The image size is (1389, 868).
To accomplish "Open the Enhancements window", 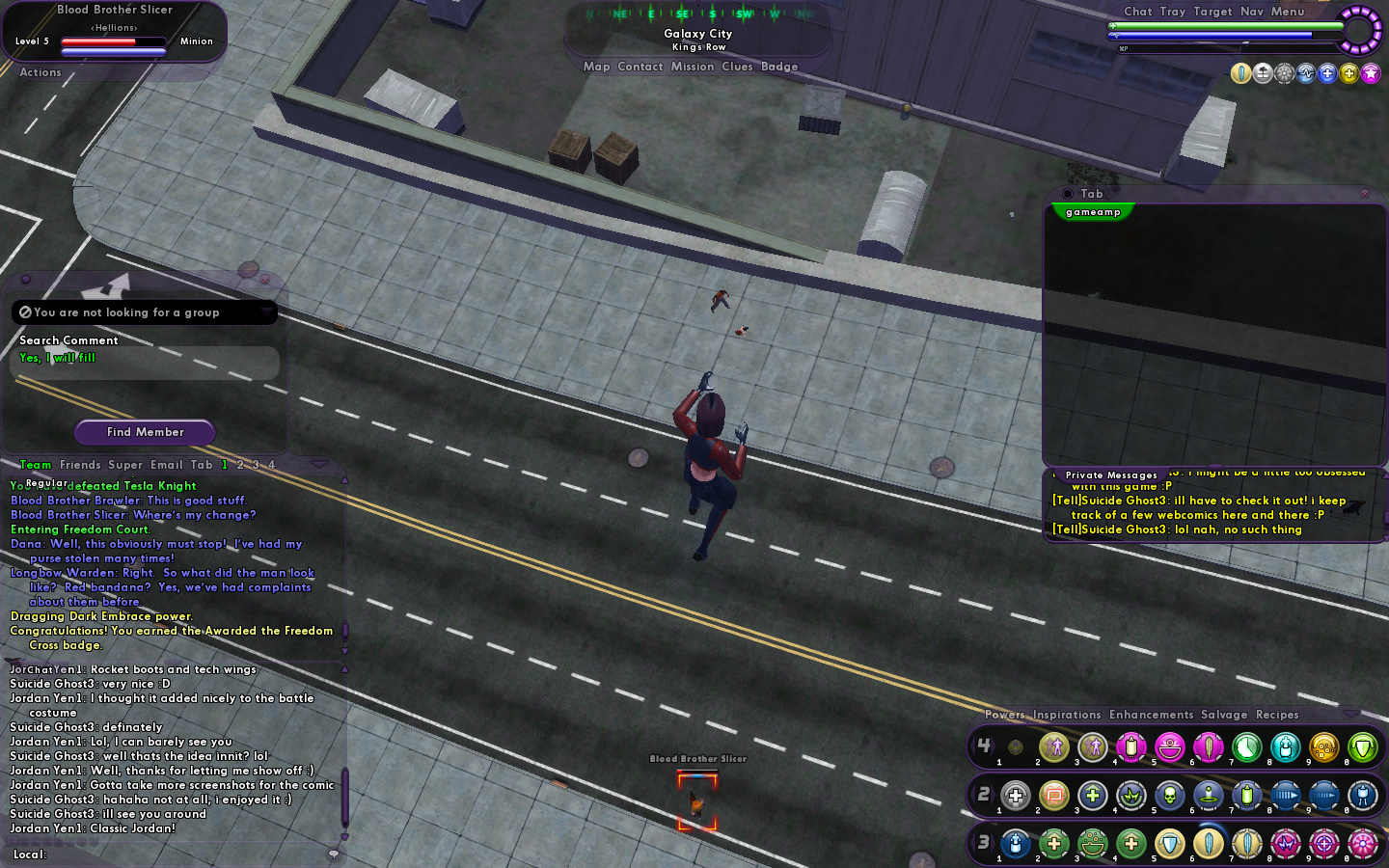I will point(1151,715).
